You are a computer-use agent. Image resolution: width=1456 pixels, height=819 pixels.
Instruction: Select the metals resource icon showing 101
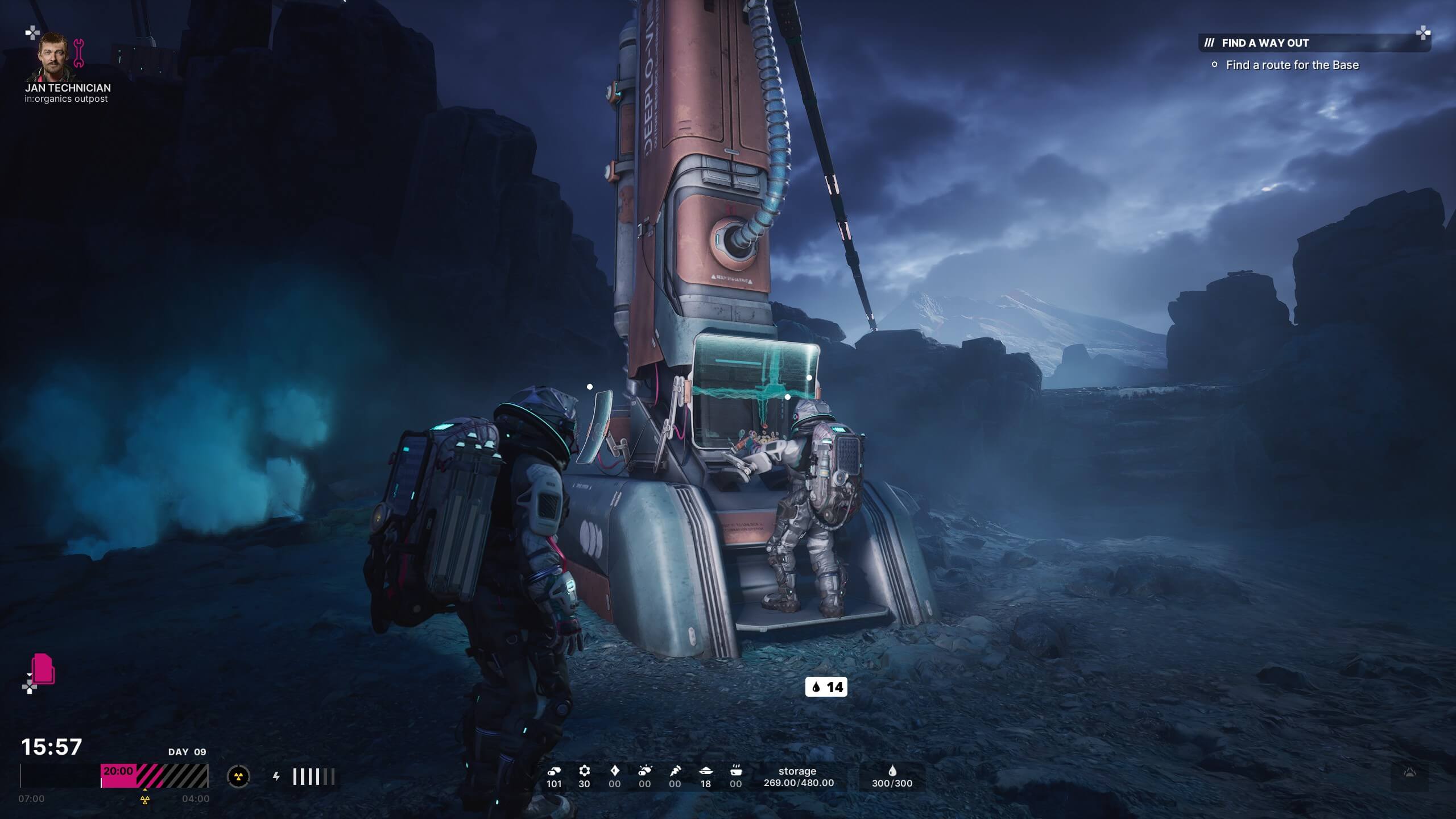click(554, 771)
